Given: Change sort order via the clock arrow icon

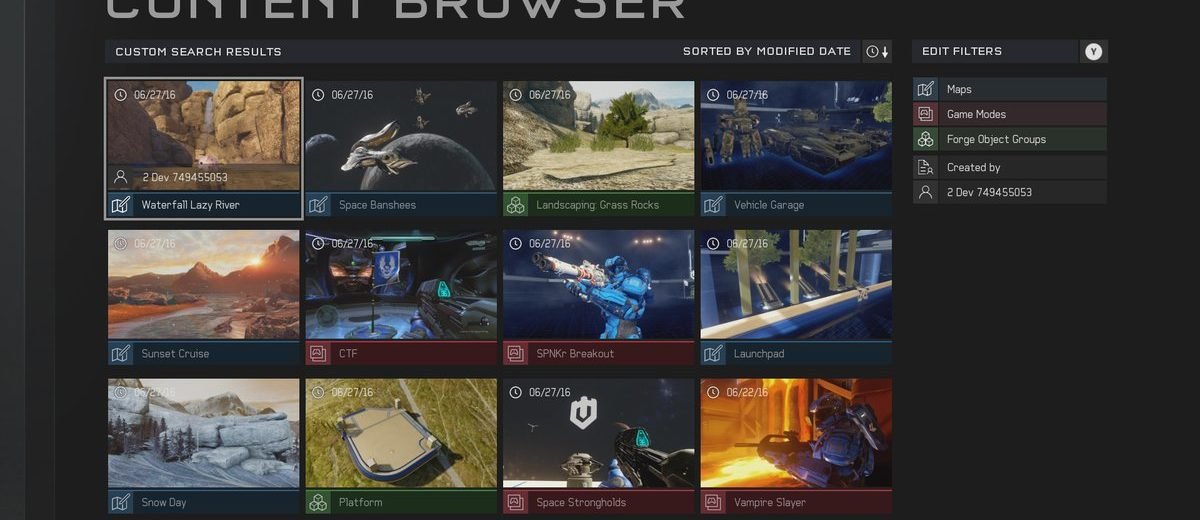Looking at the screenshot, I should 877,51.
